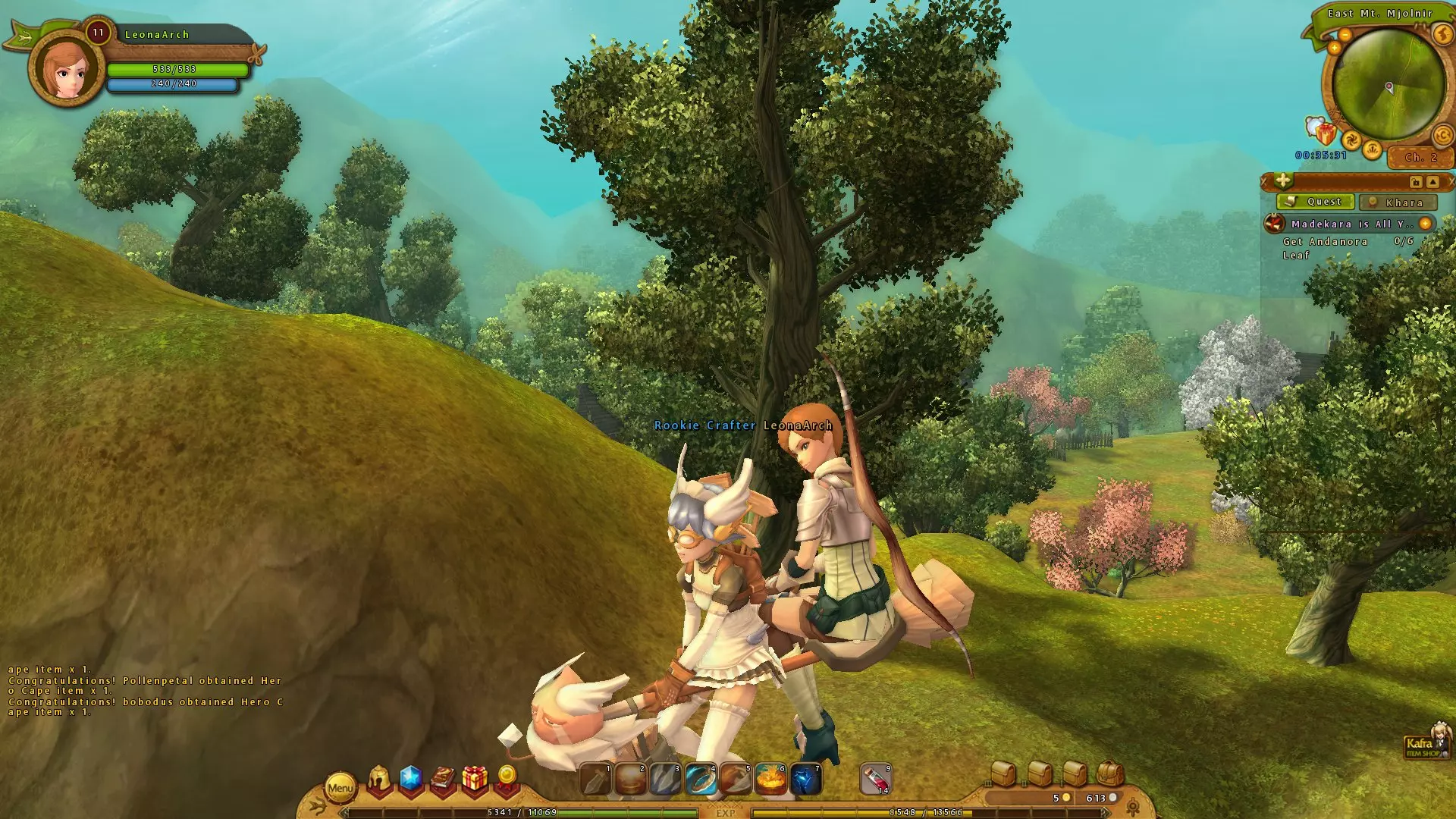Click the golden helmet icon

tap(379, 779)
